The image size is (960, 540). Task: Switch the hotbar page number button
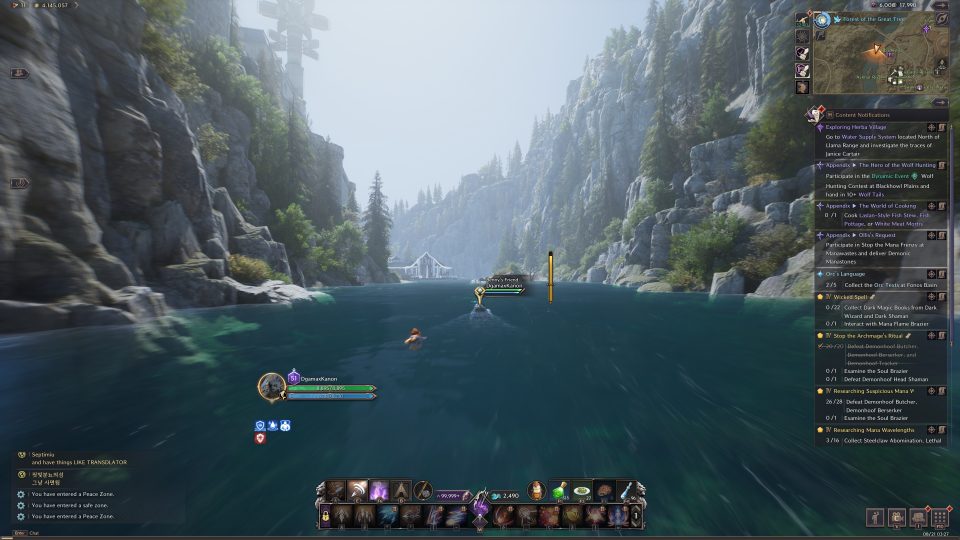(x=638, y=516)
